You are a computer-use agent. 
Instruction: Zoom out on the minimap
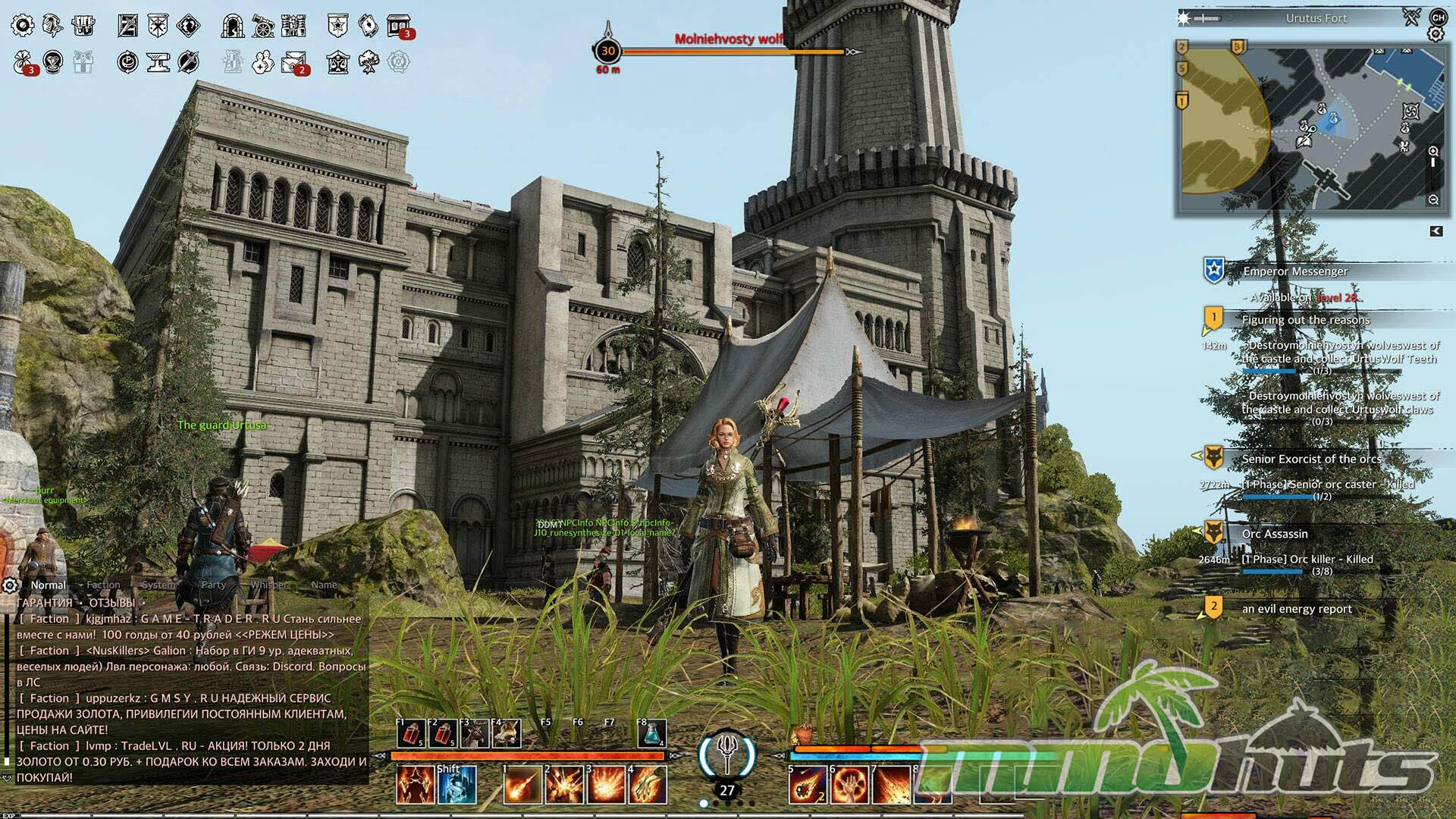click(x=1433, y=199)
